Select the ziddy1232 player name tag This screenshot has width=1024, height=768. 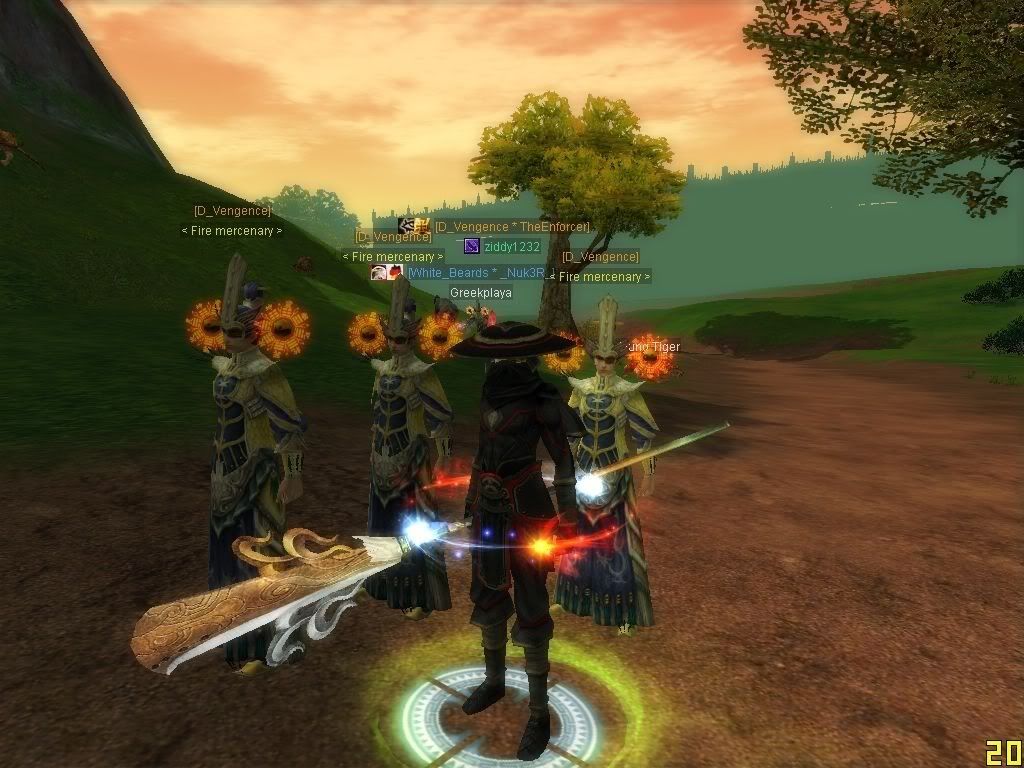(x=511, y=247)
